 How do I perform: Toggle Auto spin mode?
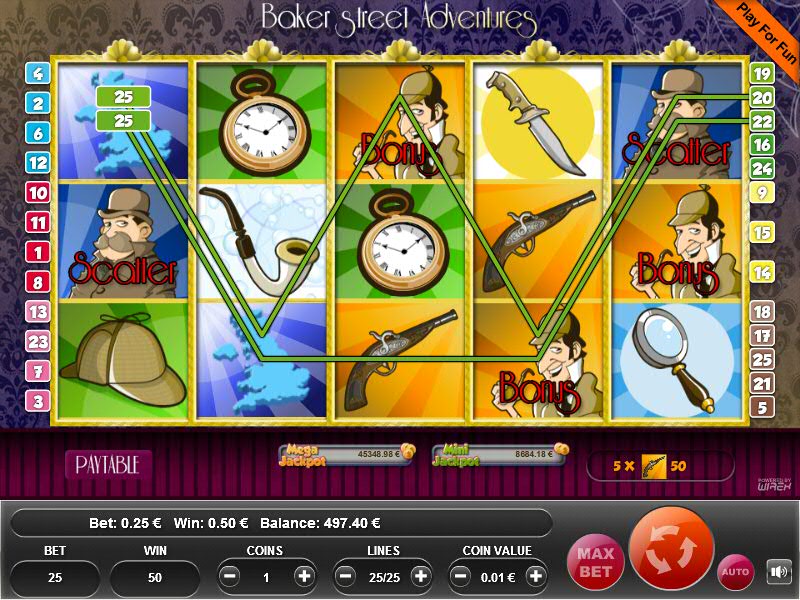point(736,572)
